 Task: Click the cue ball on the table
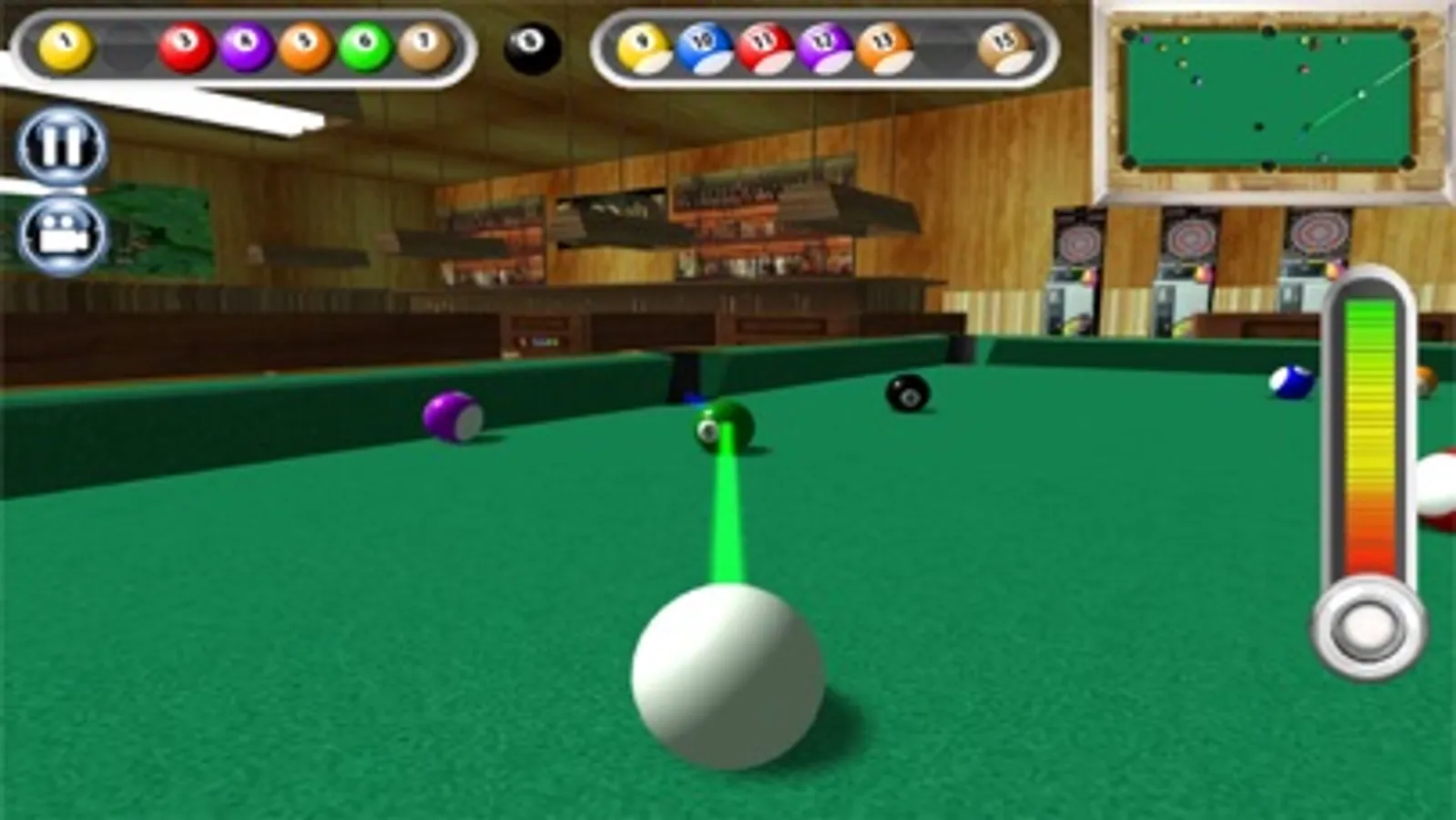coord(724,679)
